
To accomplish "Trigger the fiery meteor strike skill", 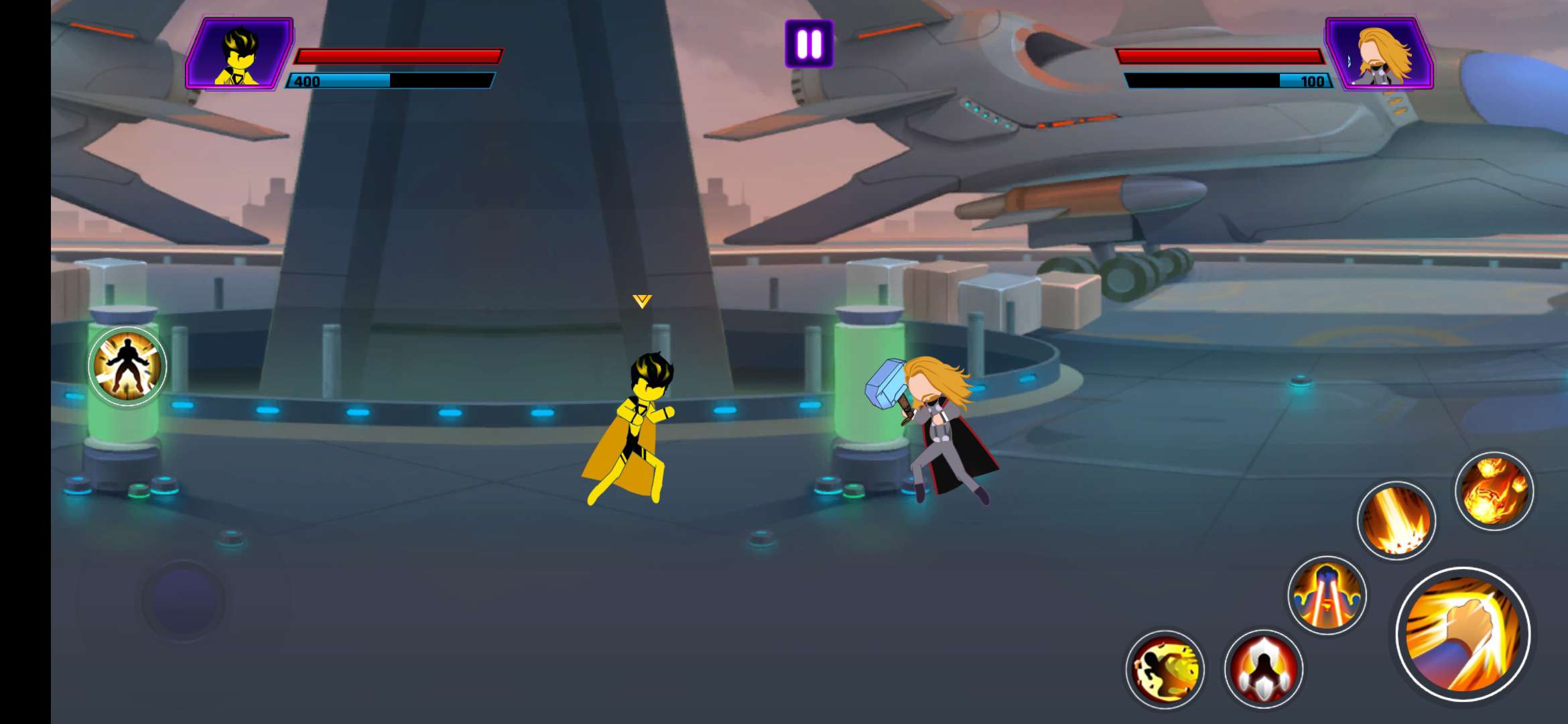I will (x=1396, y=521).
